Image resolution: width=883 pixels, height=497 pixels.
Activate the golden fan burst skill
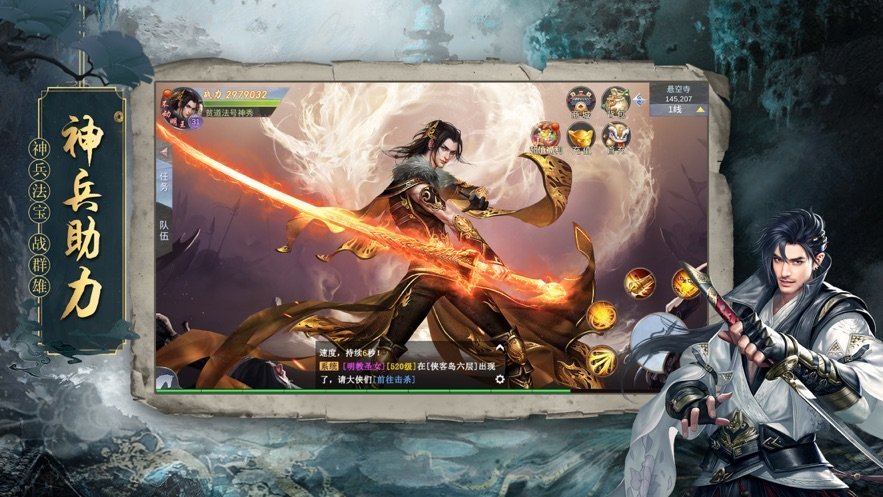(x=601, y=359)
